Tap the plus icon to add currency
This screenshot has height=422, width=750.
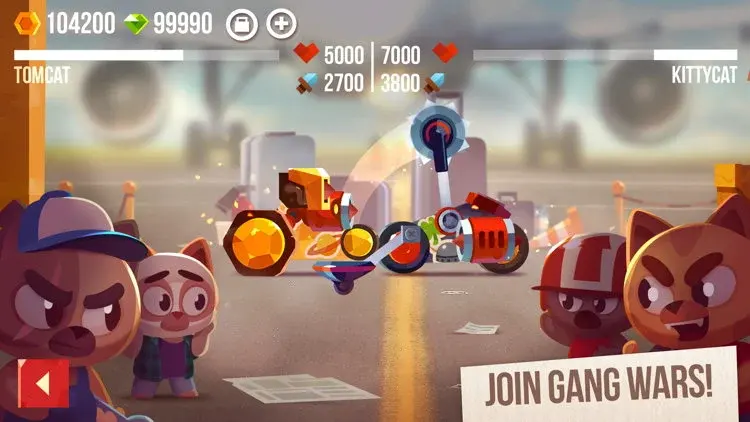(283, 23)
